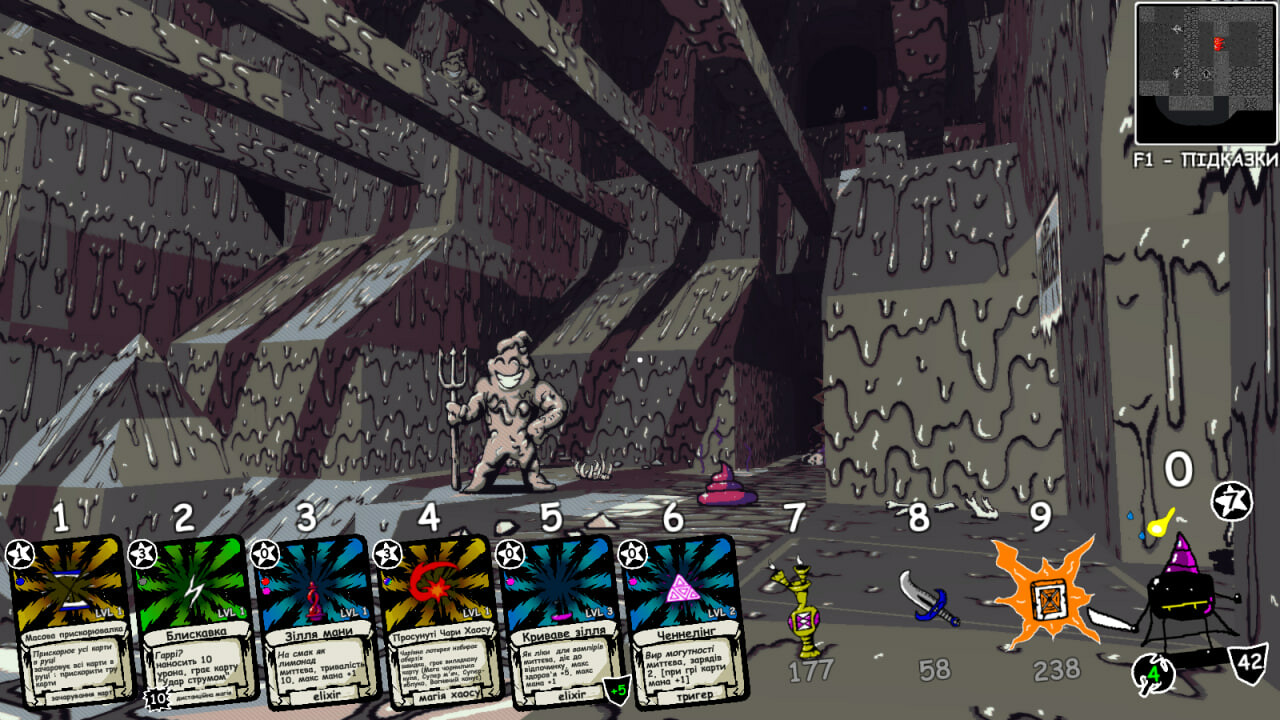Equip the curved dagger in slot 8
This screenshot has width=1280, height=720.
(927, 598)
